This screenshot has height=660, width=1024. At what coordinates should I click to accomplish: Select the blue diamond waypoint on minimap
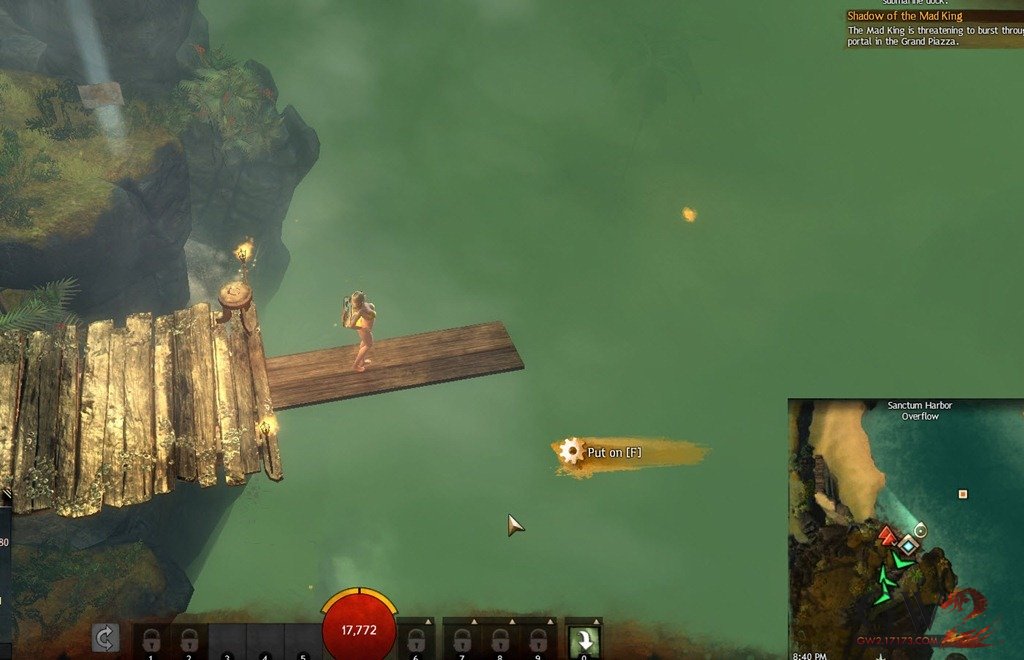pyautogui.click(x=907, y=546)
